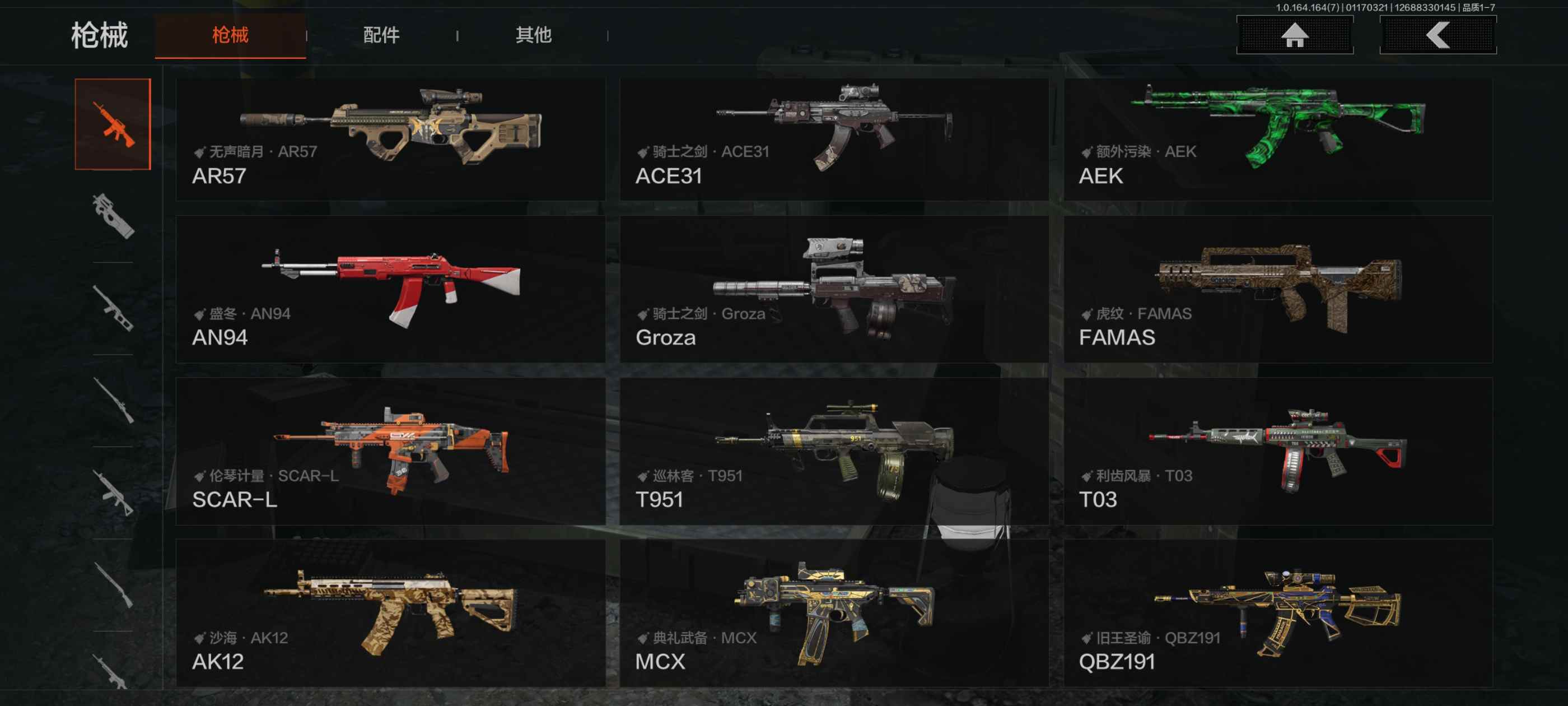Open the MCX weapon card
Screen dimensions: 1568x706
pyautogui.click(x=833, y=614)
